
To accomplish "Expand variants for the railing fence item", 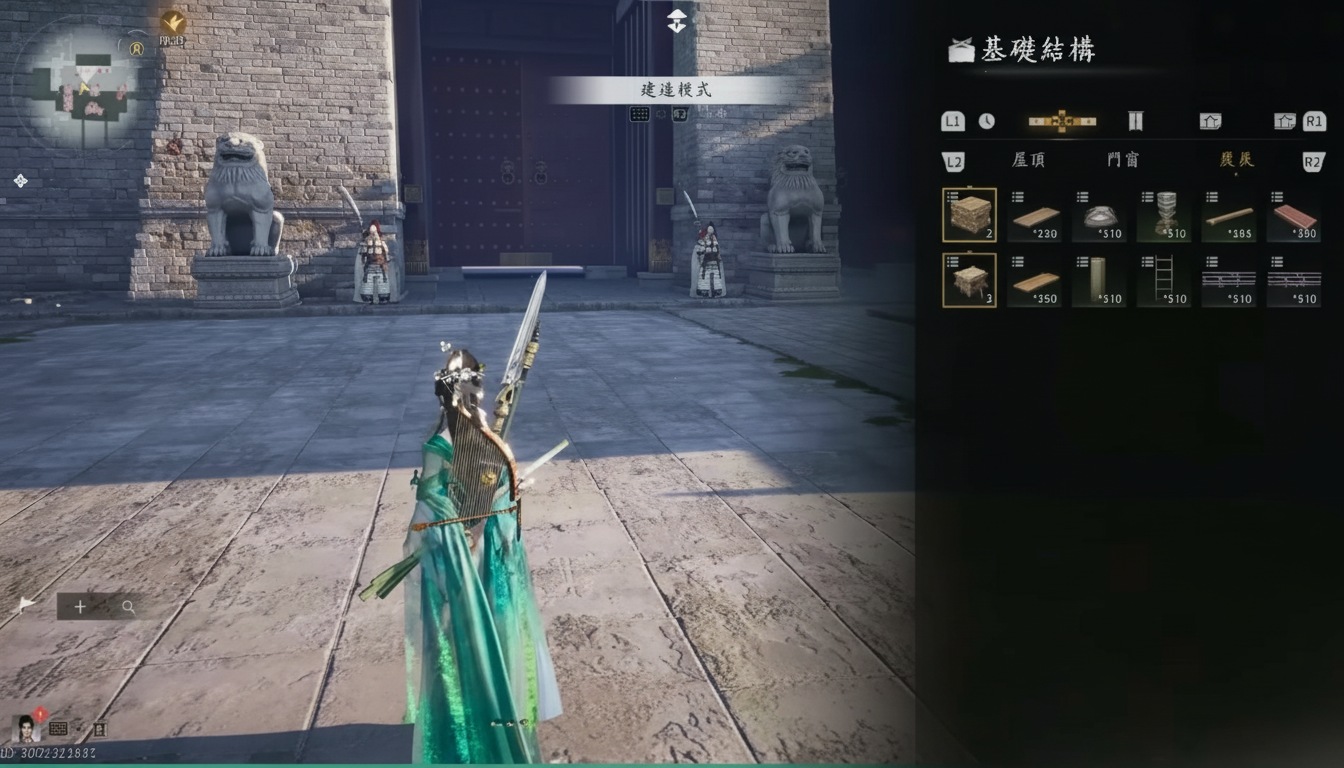I will point(1210,264).
